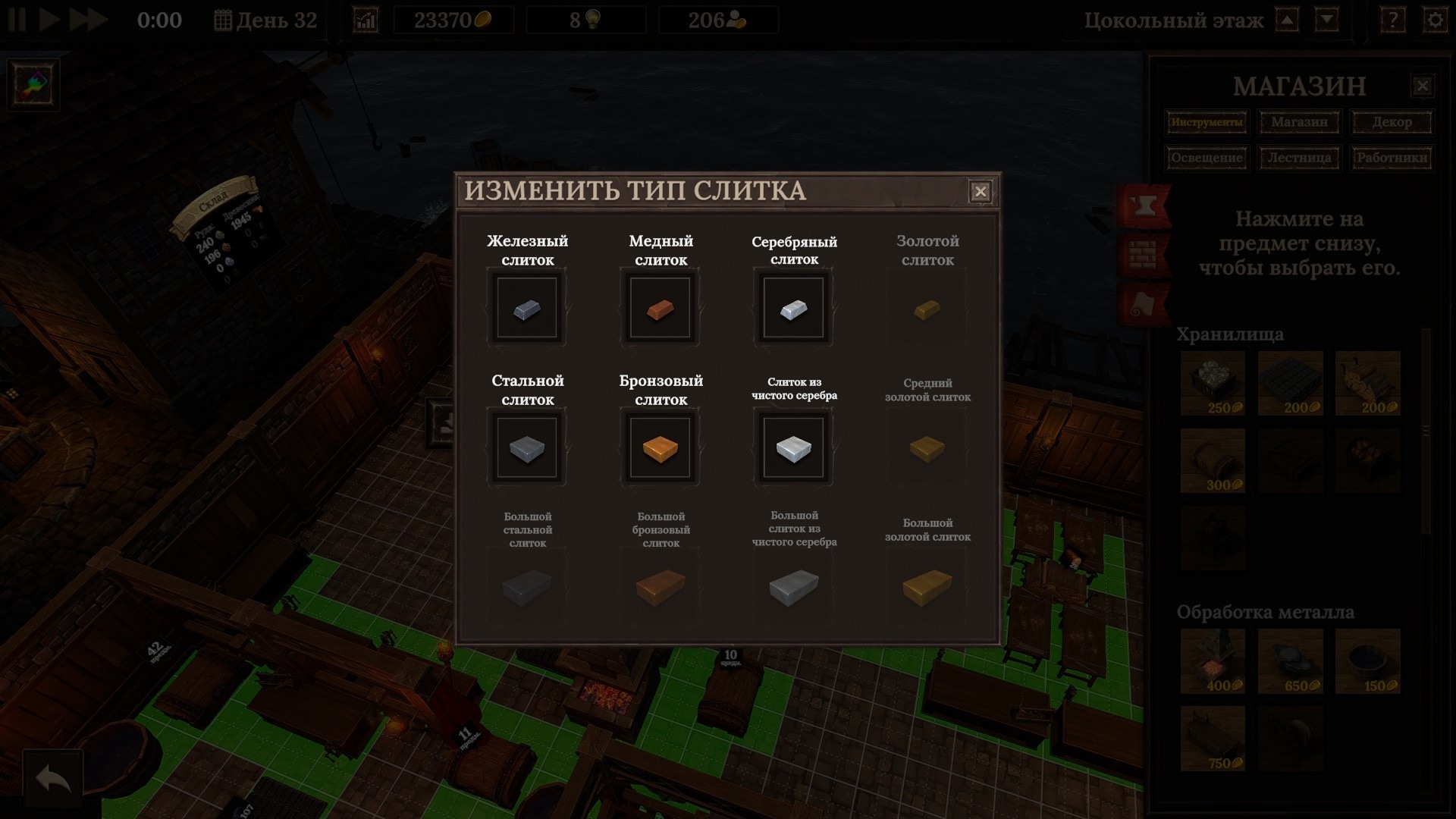This screenshot has height=819, width=1456.
Task: Show the Освещение category
Action: click(x=1206, y=158)
